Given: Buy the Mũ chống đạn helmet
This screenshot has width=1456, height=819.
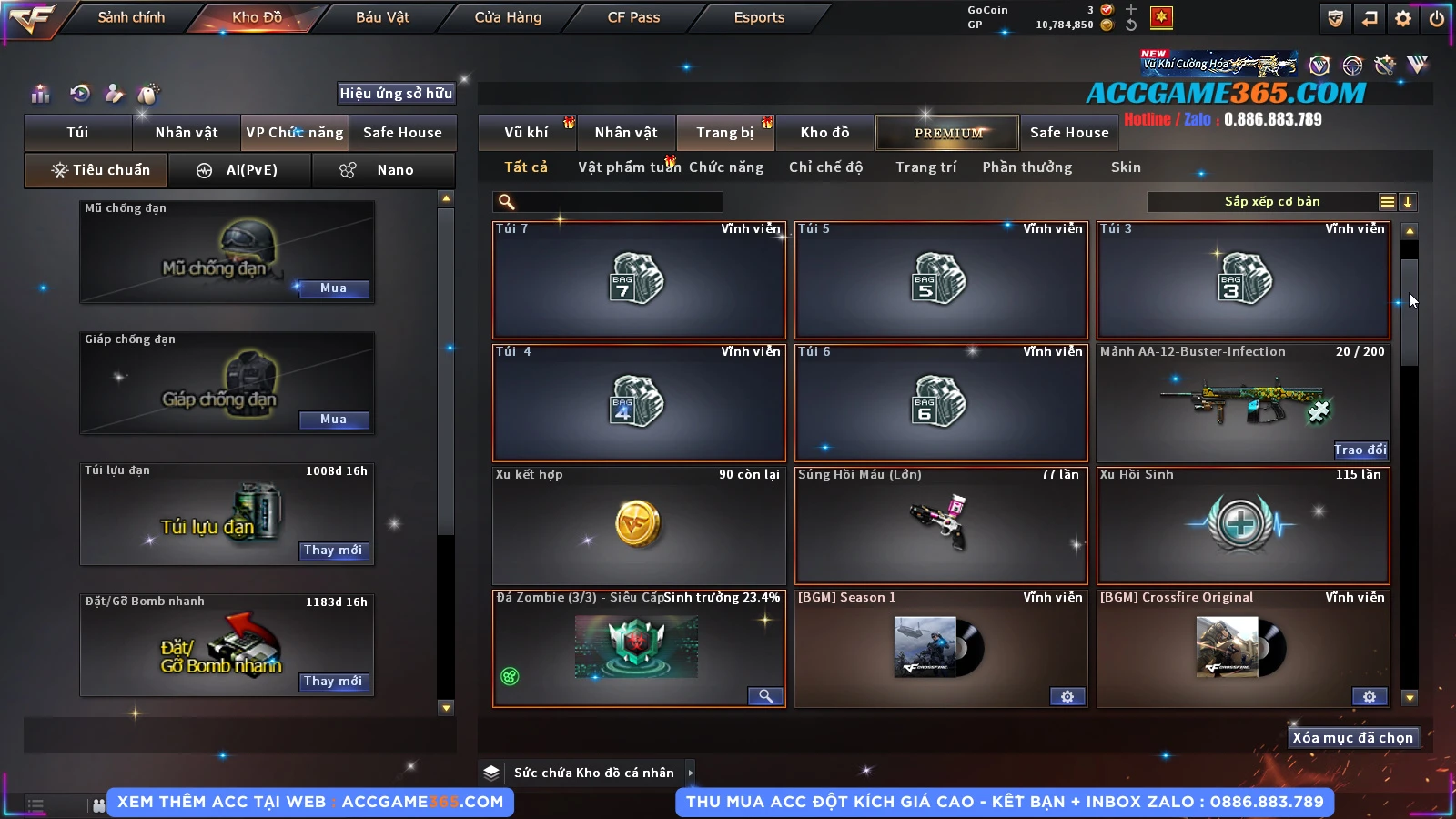Looking at the screenshot, I should [x=333, y=288].
